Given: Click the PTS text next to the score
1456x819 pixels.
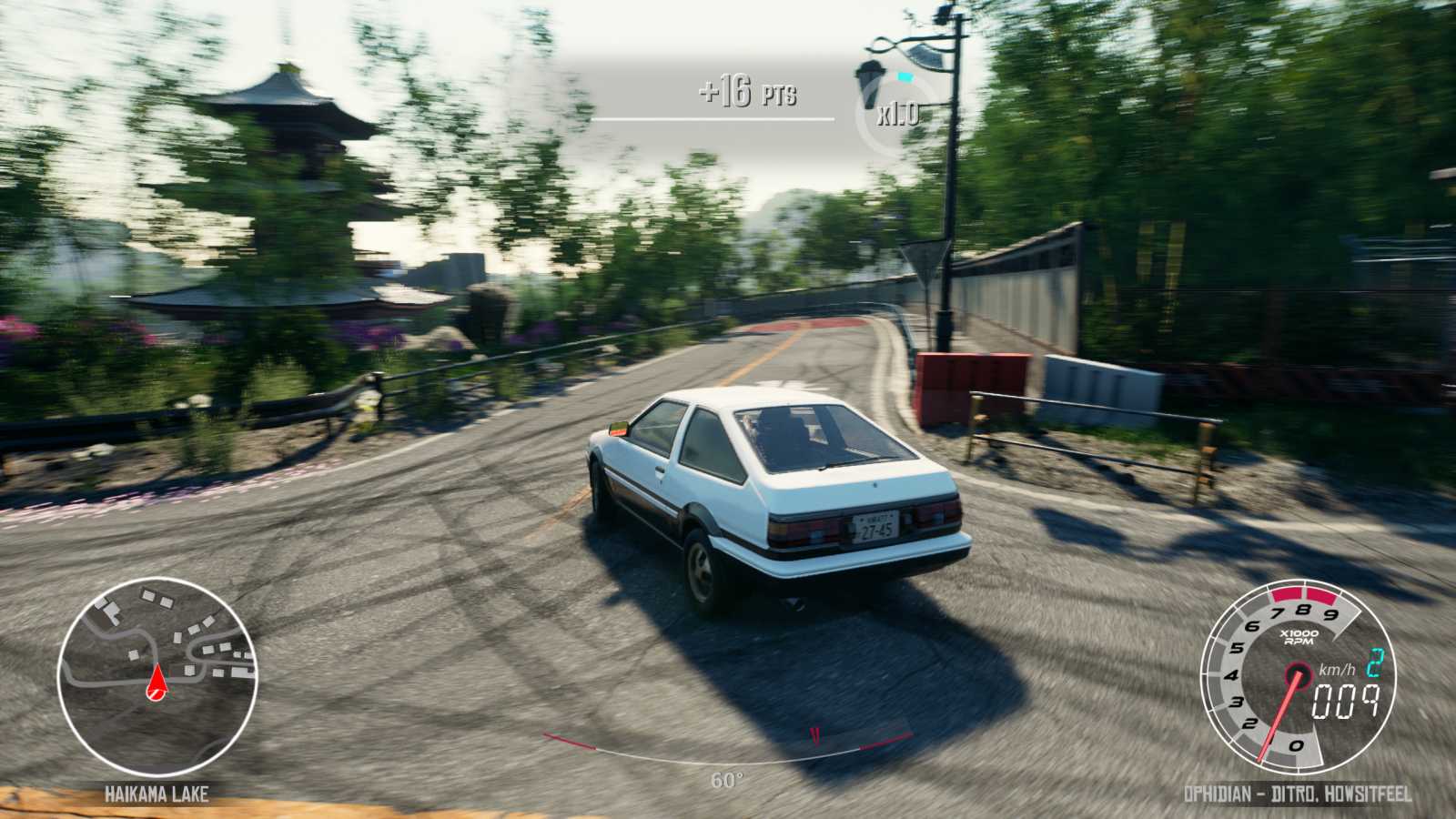Looking at the screenshot, I should [x=779, y=92].
